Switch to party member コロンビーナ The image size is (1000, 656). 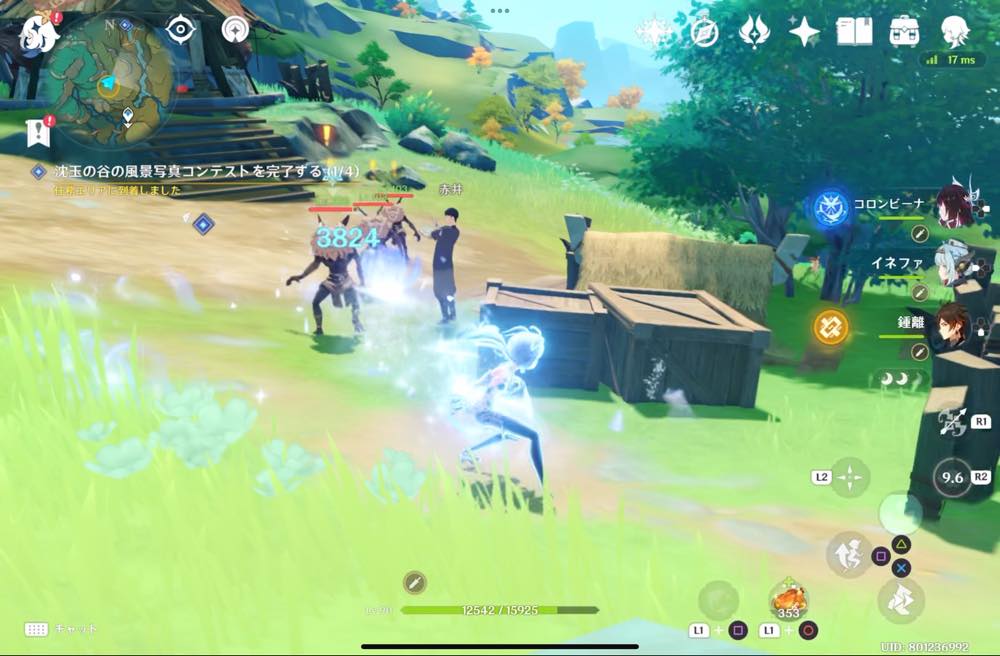955,206
